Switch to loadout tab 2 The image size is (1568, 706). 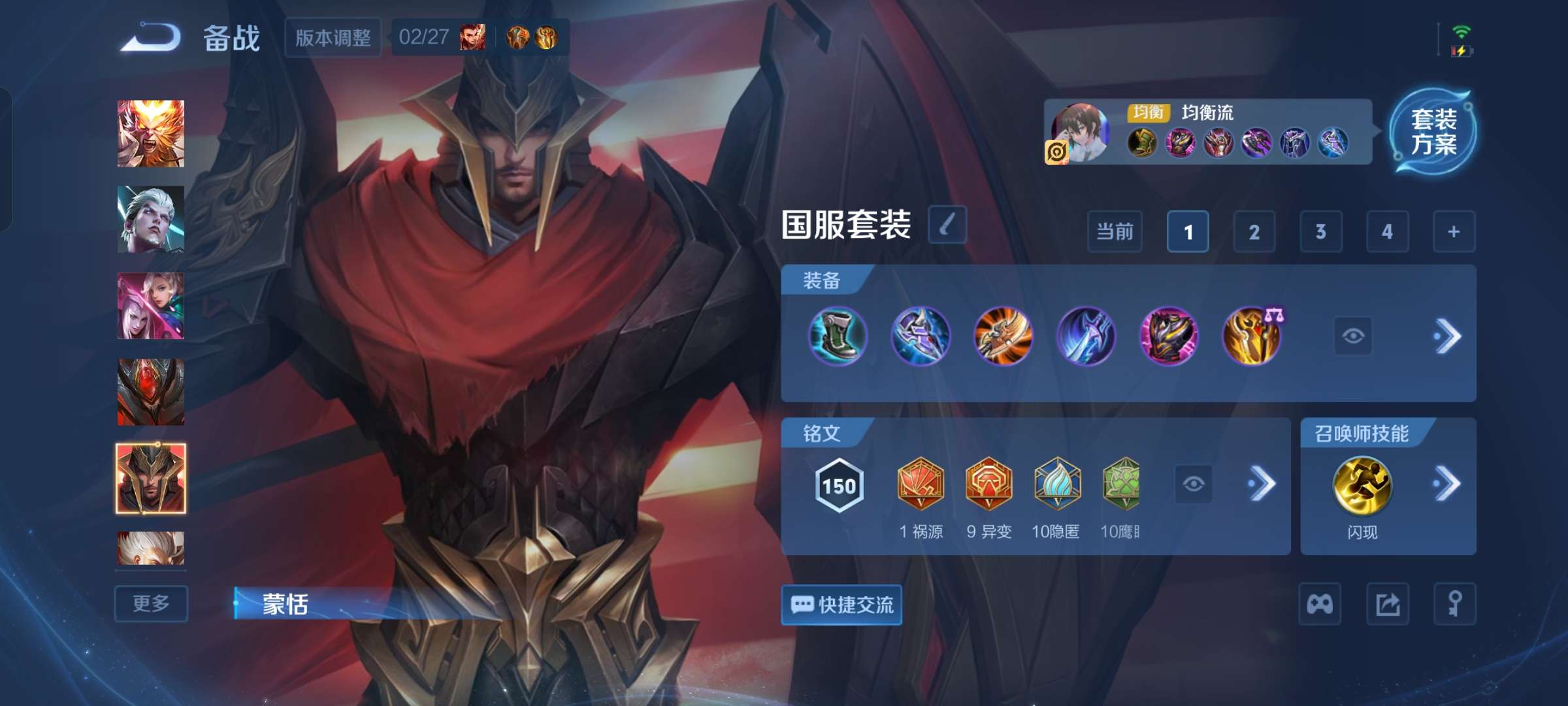[1254, 232]
